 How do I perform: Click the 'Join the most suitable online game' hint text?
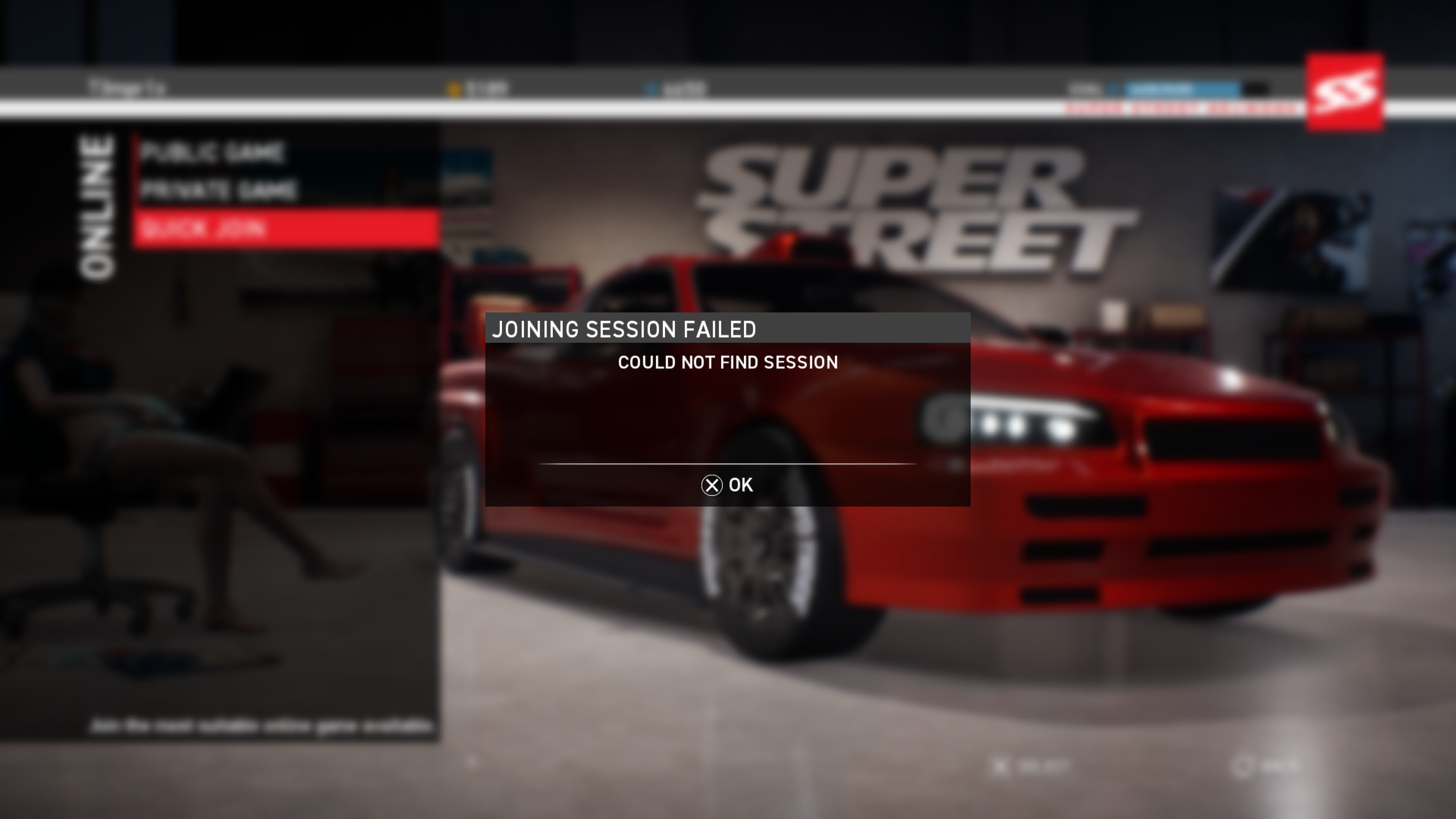pos(263,723)
